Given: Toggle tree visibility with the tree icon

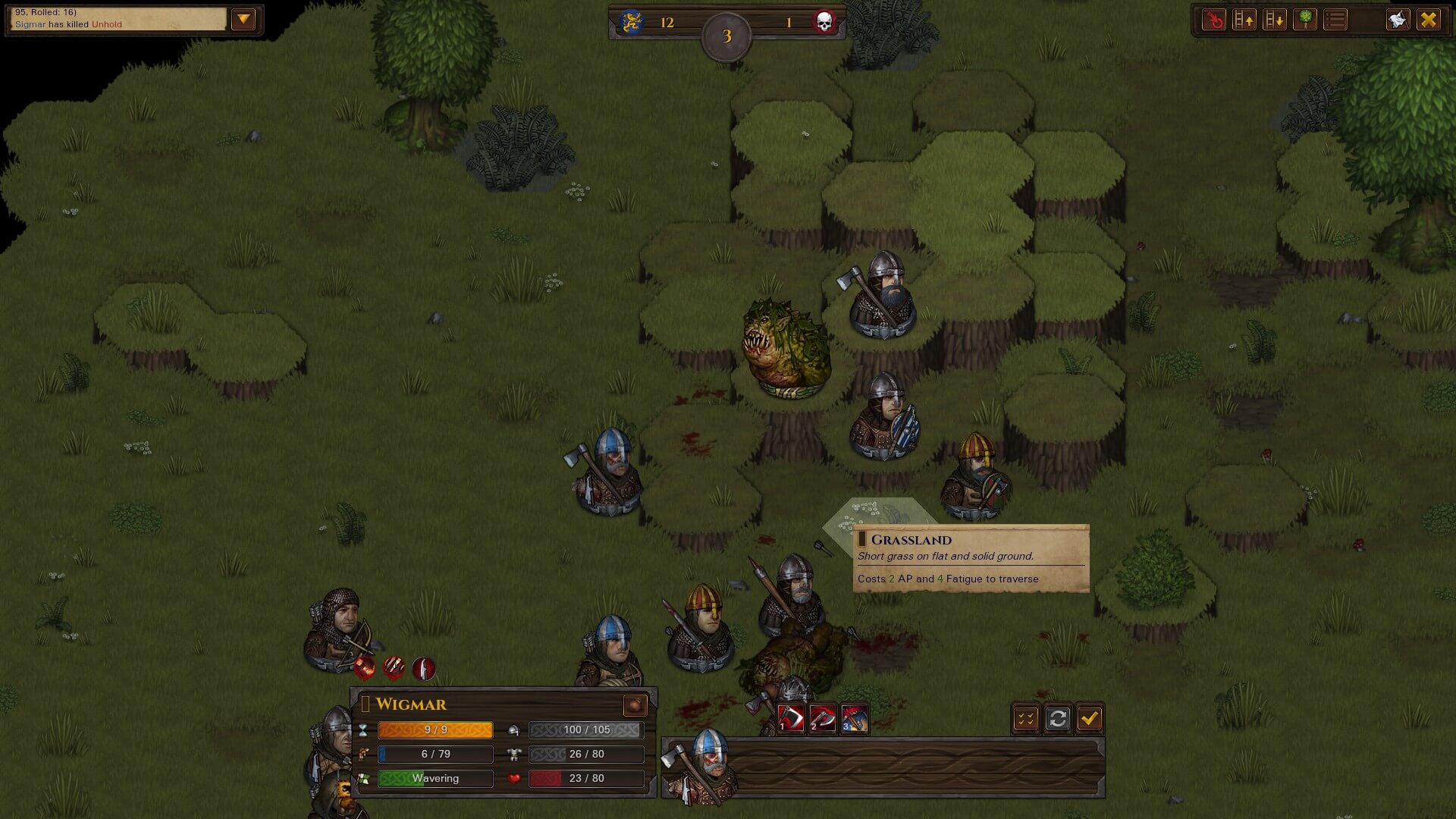Looking at the screenshot, I should pos(1305,20).
